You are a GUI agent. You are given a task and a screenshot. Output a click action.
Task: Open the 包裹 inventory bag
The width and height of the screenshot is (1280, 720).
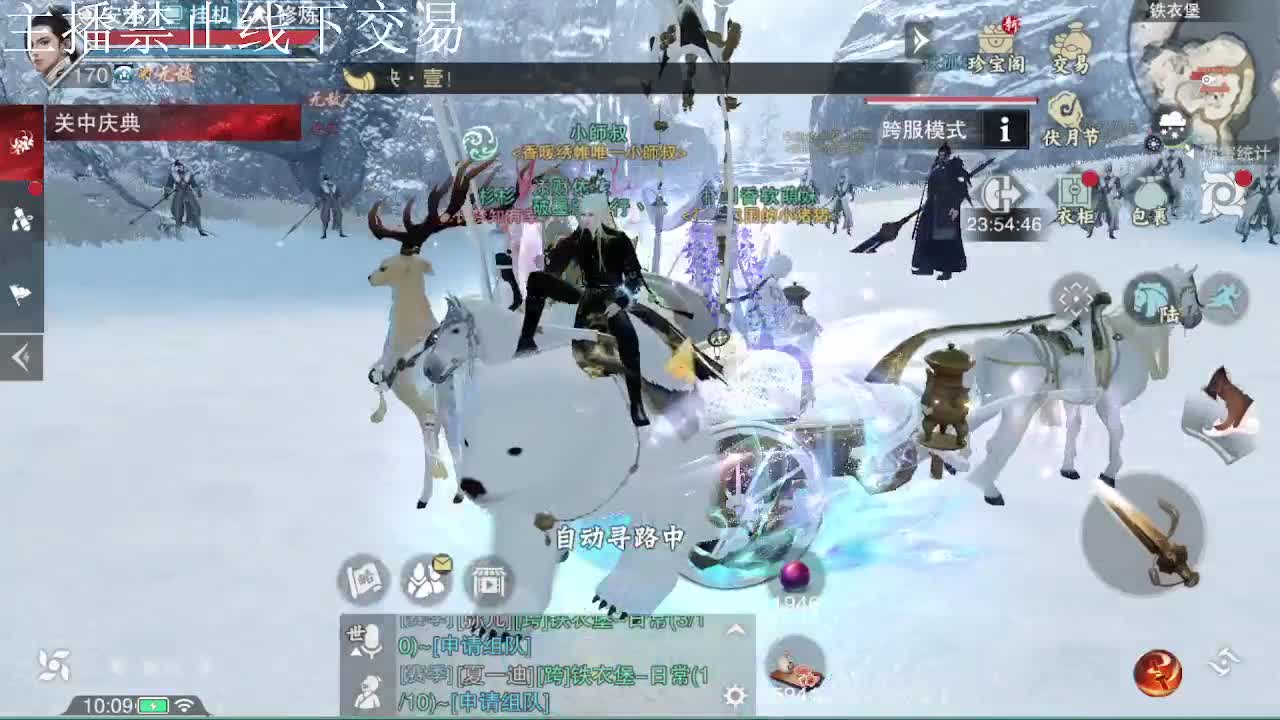point(1150,199)
